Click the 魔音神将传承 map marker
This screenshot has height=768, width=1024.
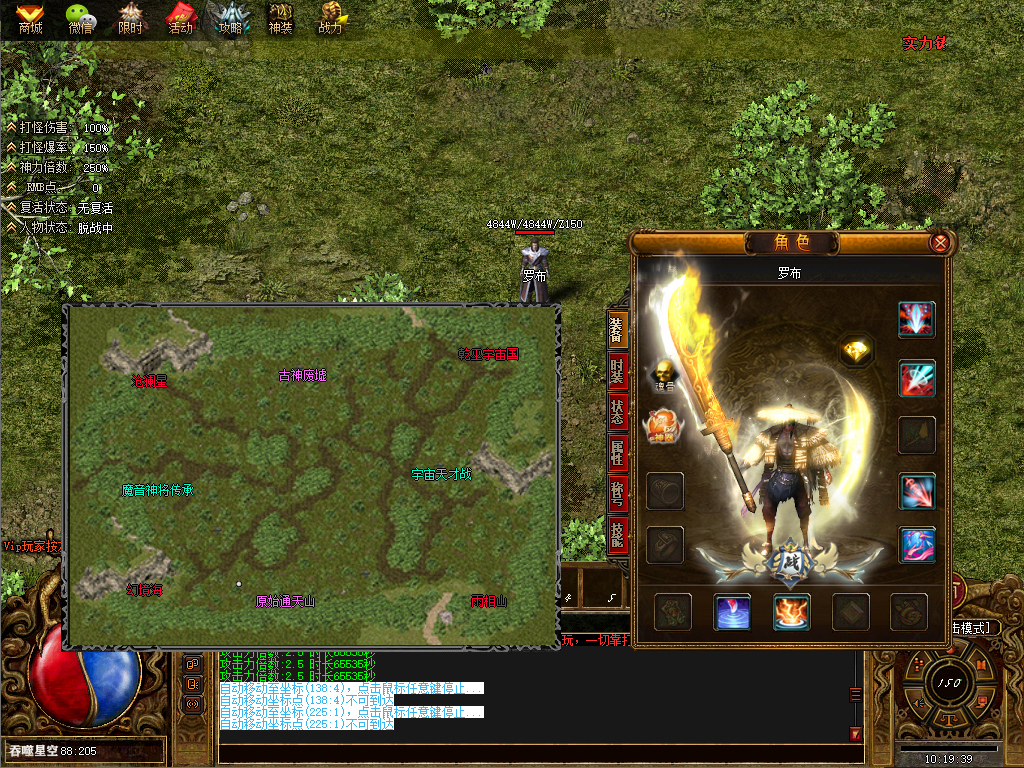[x=158, y=490]
